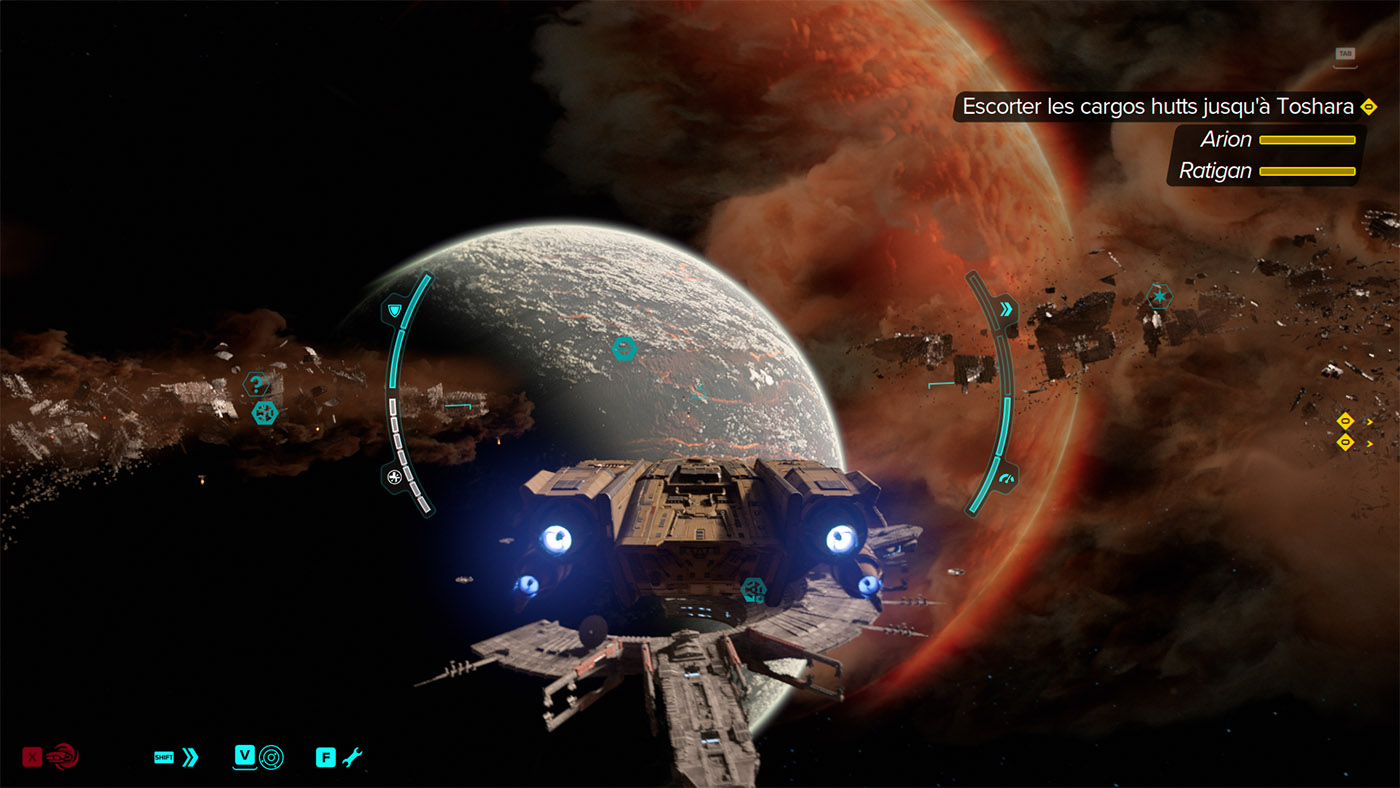Use the wrench repair ability icon

tap(351, 757)
